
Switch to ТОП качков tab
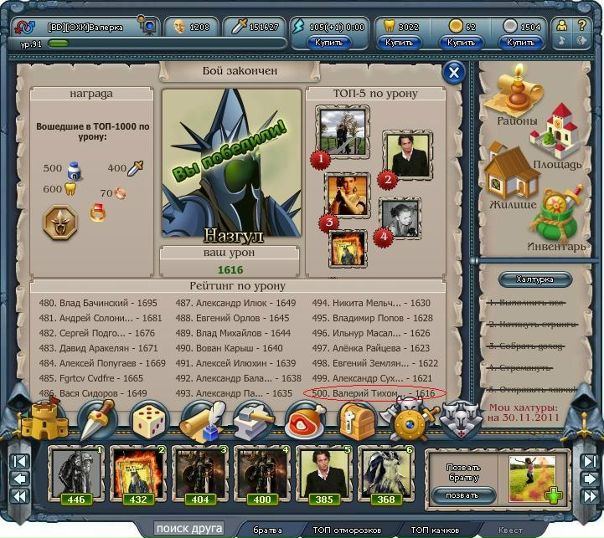[x=433, y=529]
